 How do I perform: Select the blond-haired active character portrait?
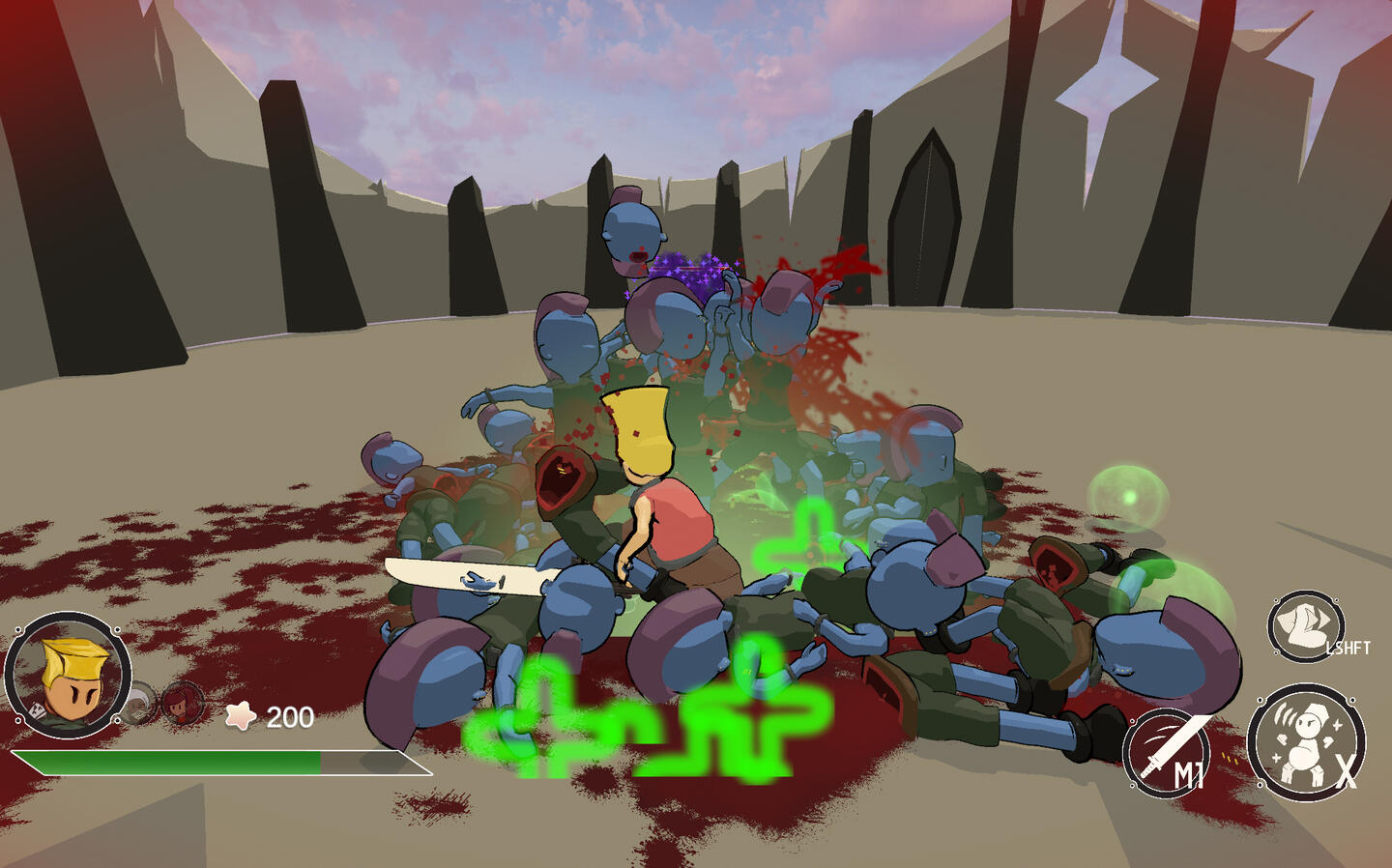[68, 675]
